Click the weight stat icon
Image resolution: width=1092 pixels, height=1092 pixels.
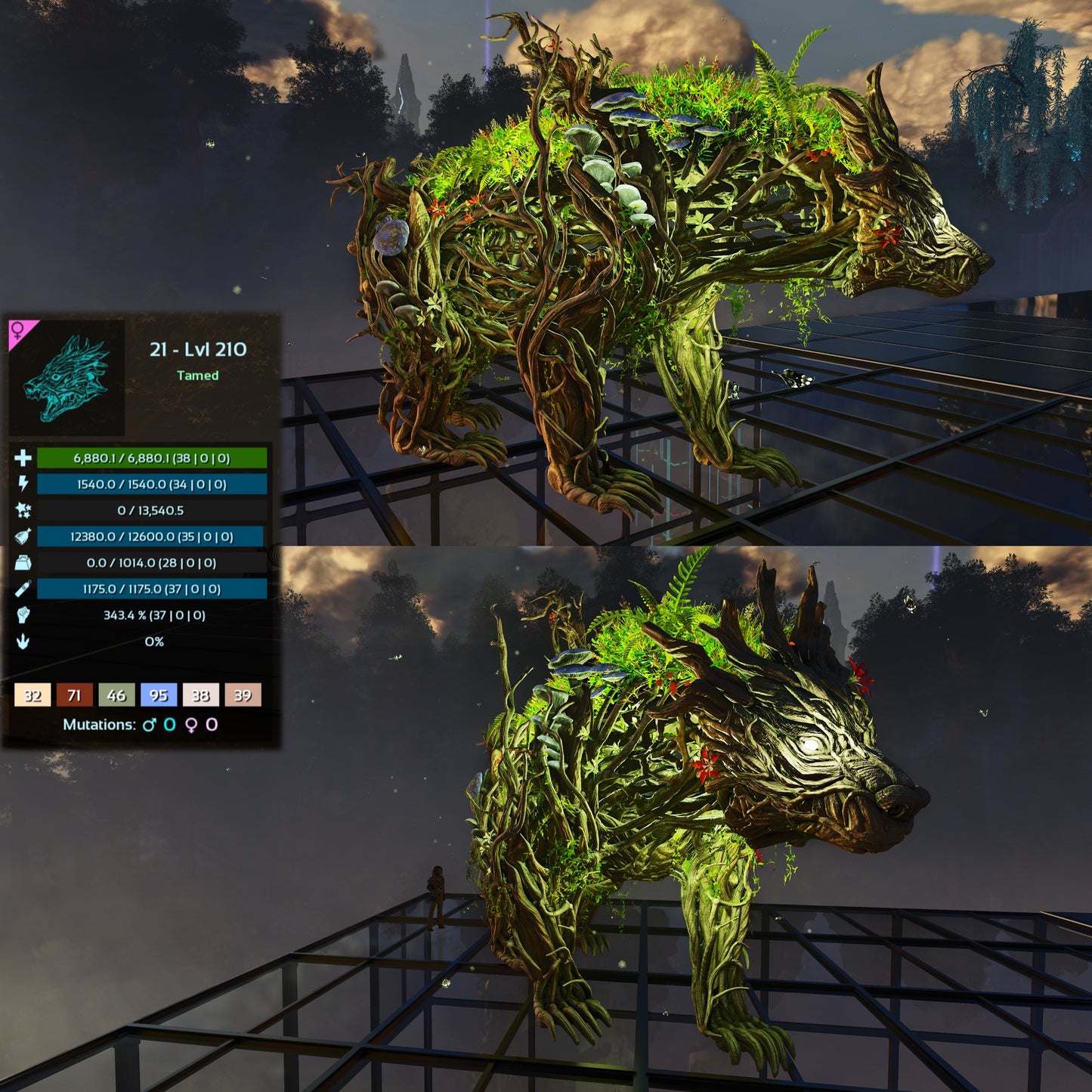(x=23, y=563)
